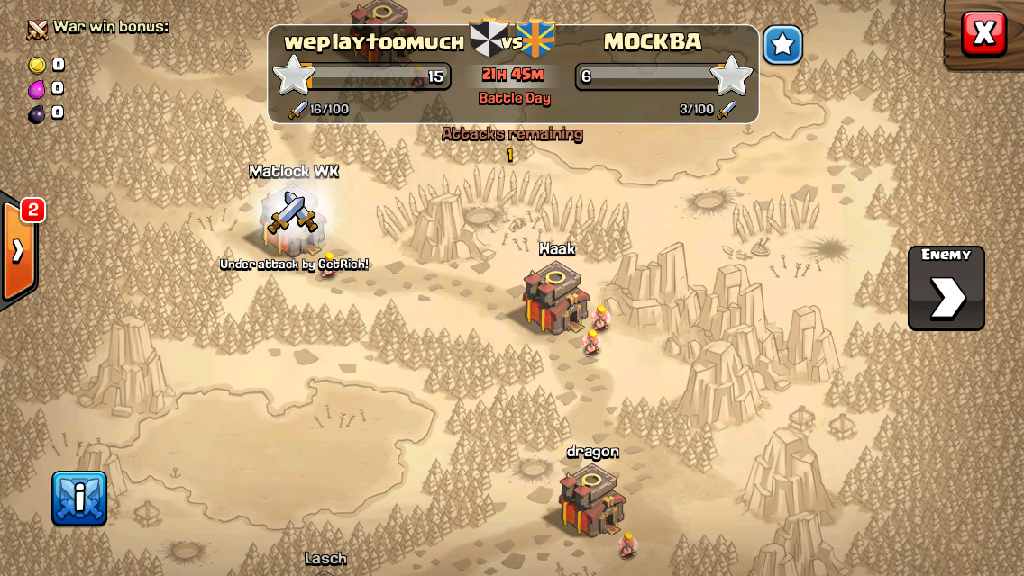The width and height of the screenshot is (1024, 576).
Task: Select dragon's town hall base
Action: [x=591, y=497]
